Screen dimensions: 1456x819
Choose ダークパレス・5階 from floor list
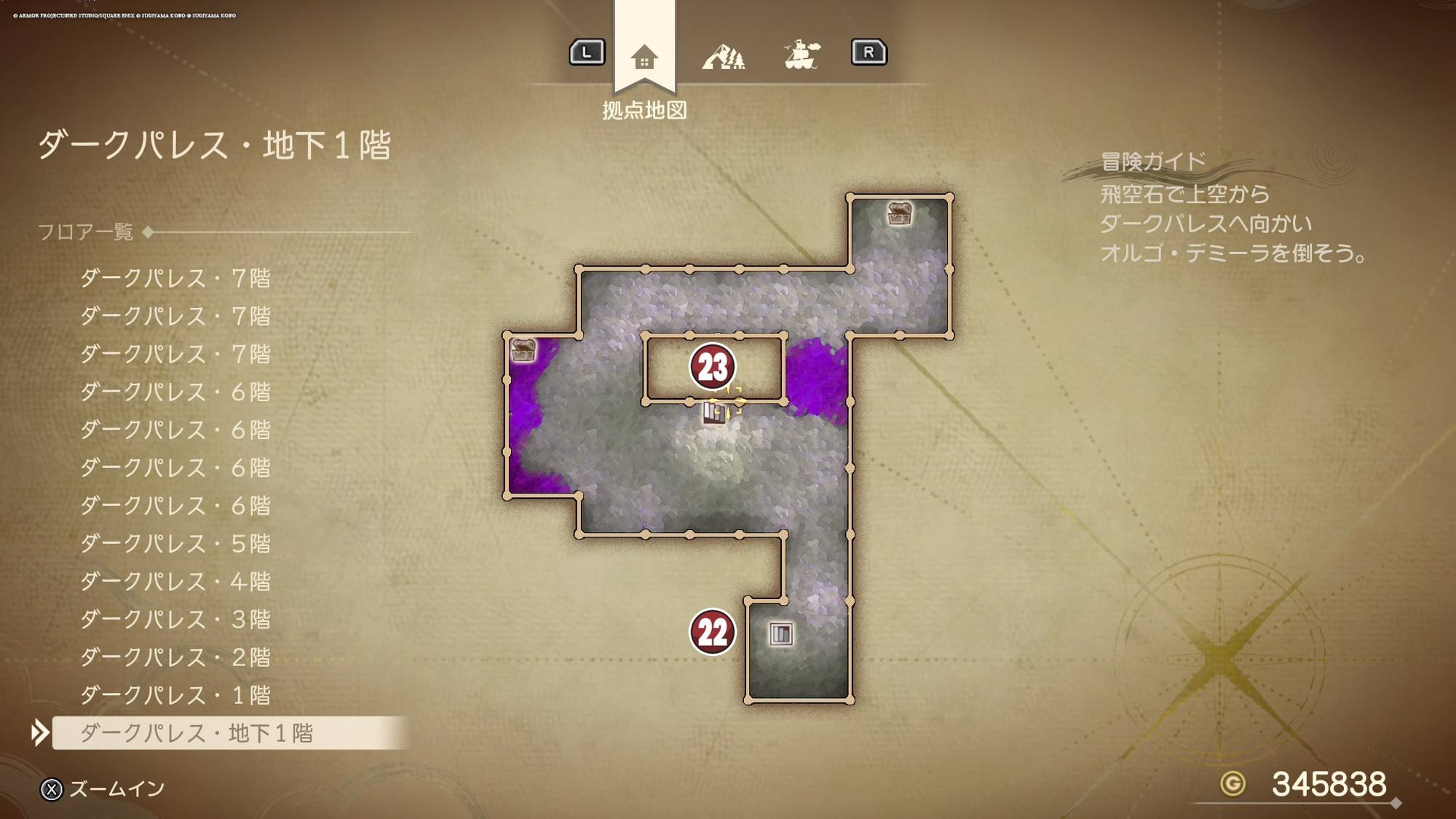[x=175, y=544]
